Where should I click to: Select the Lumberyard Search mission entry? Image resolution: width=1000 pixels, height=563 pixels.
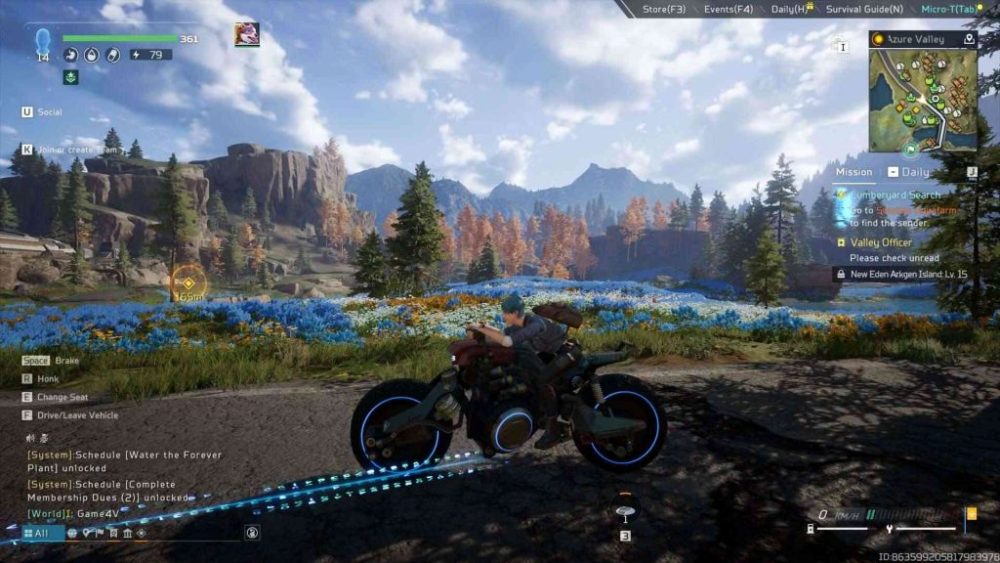[895, 195]
